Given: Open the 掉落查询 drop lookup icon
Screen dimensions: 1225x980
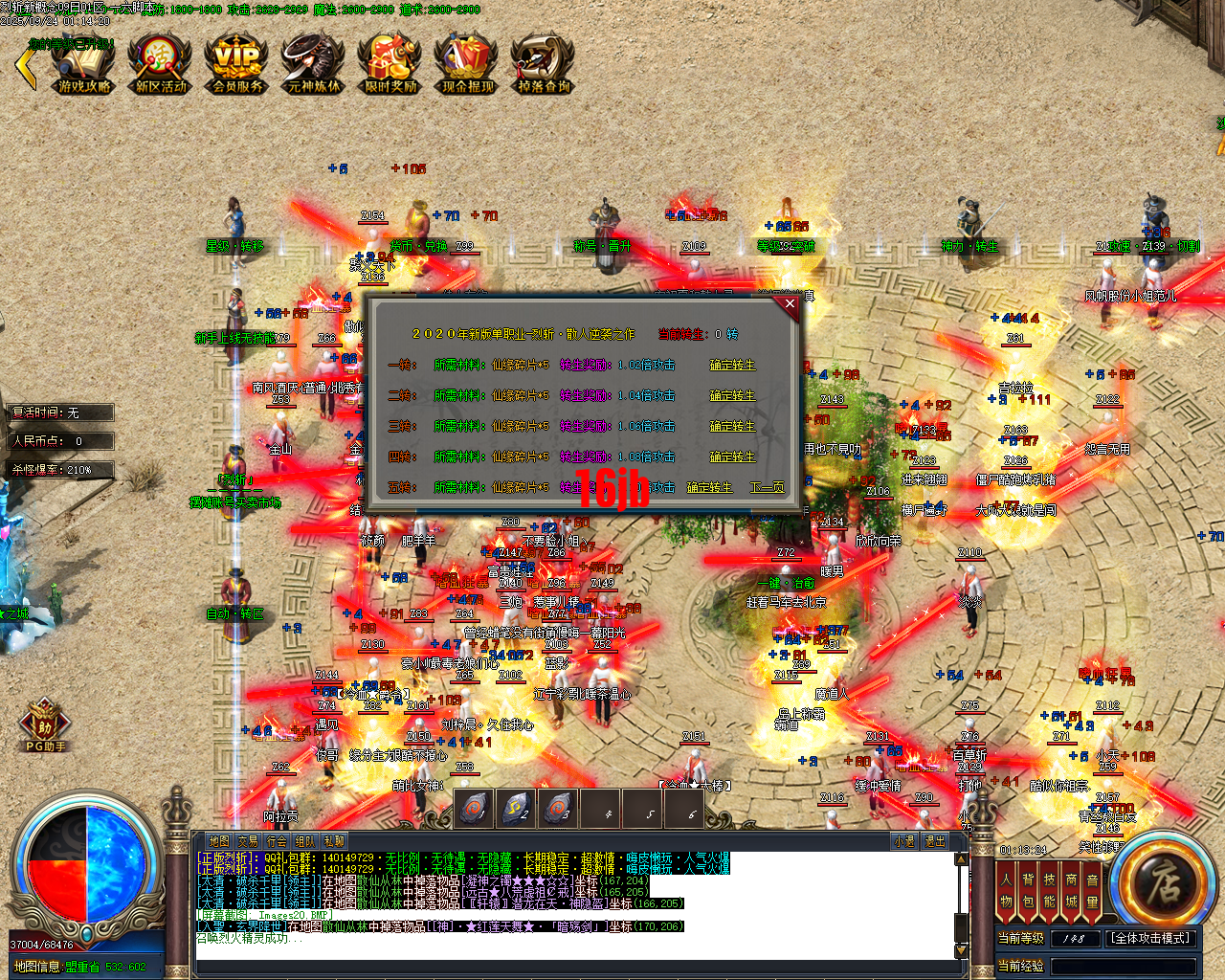Looking at the screenshot, I should pyautogui.click(x=542, y=63).
